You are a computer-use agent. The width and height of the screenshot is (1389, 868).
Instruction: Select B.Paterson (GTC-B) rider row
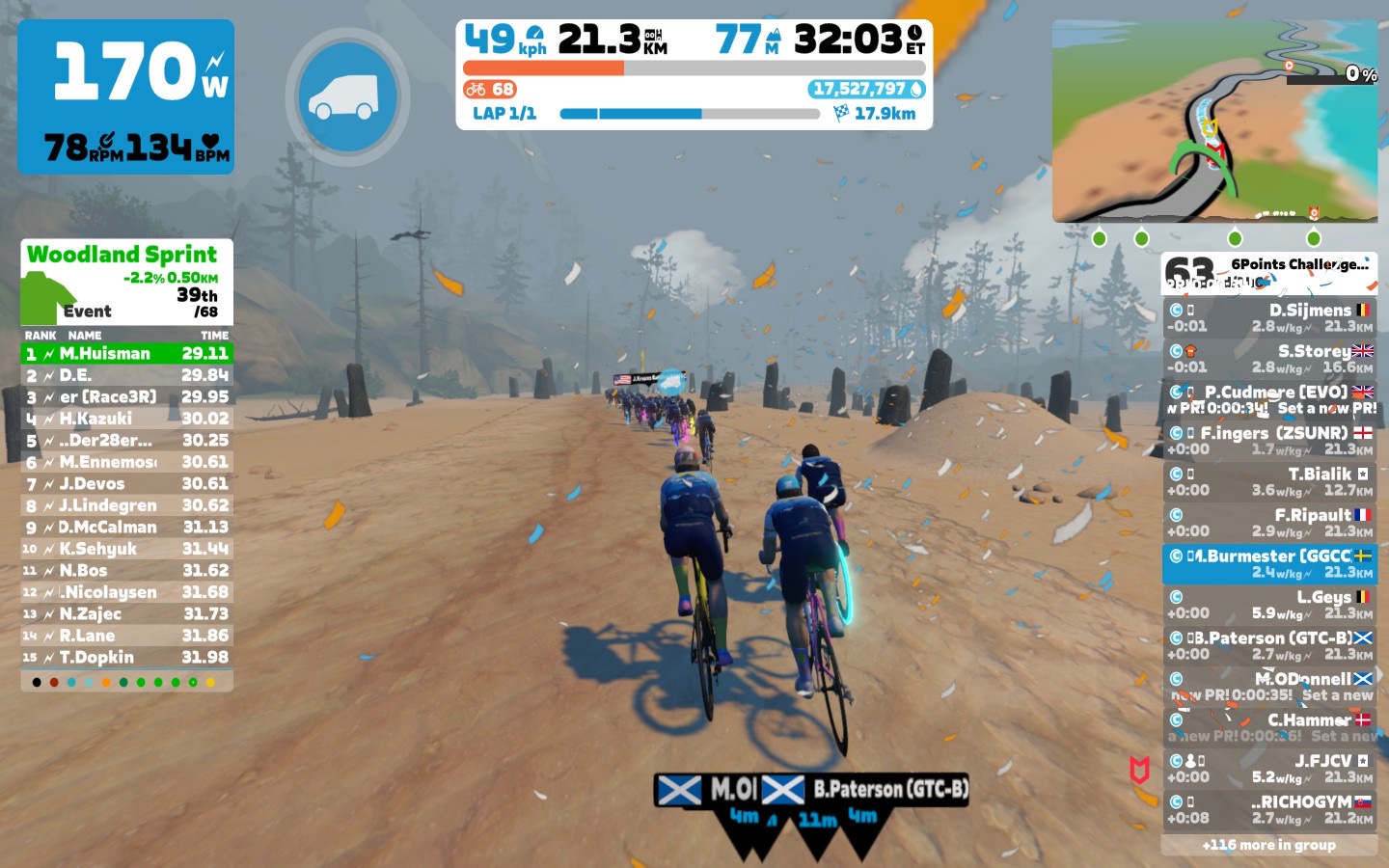1268,645
